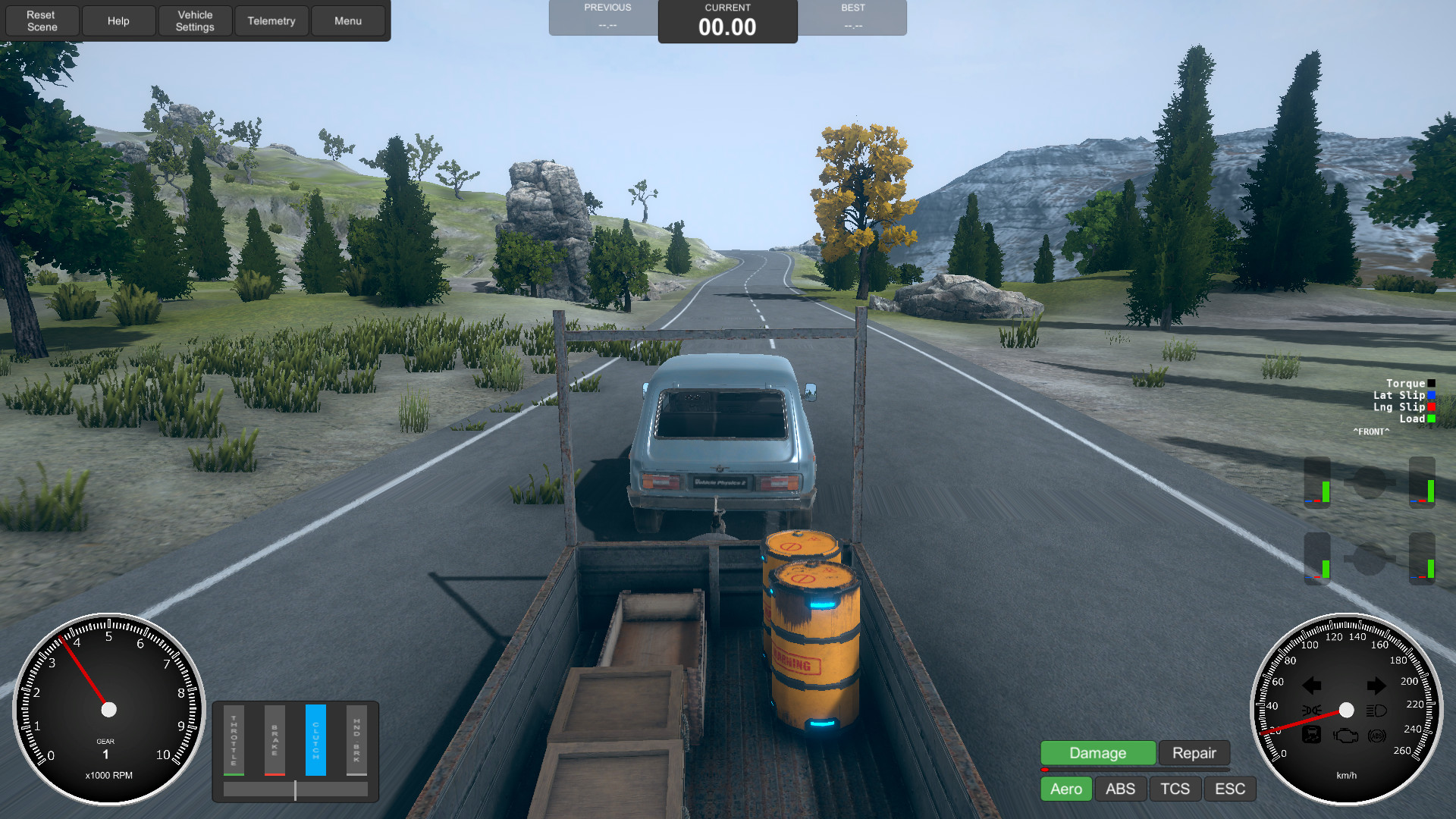
Task: Open the Menu button
Action: click(348, 20)
